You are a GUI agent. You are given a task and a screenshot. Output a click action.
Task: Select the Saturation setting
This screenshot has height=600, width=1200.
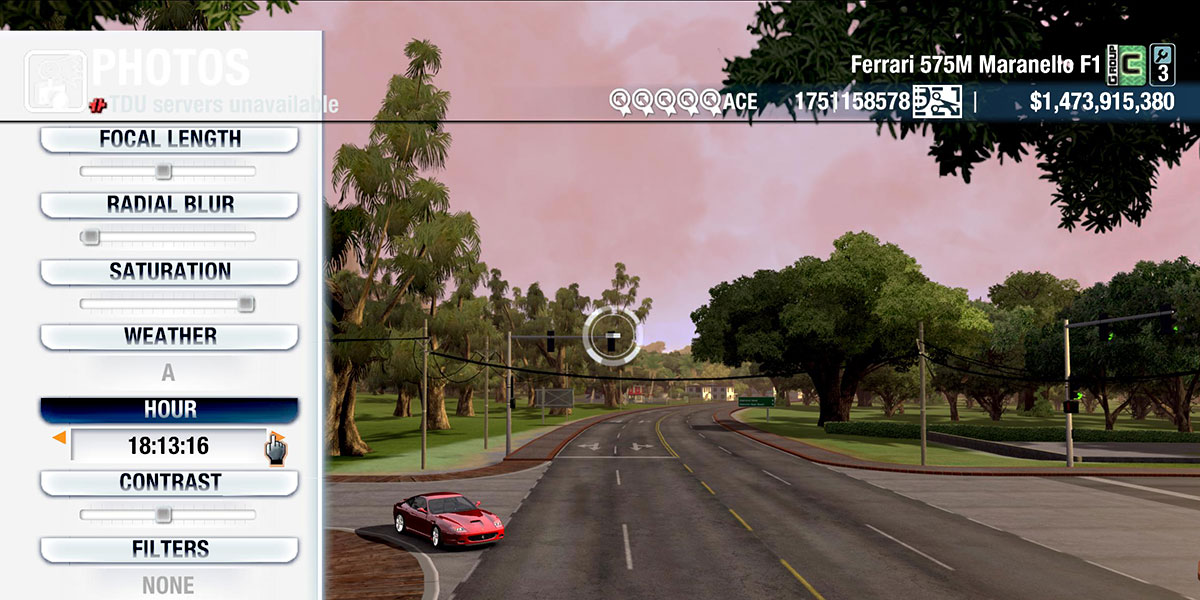[169, 271]
